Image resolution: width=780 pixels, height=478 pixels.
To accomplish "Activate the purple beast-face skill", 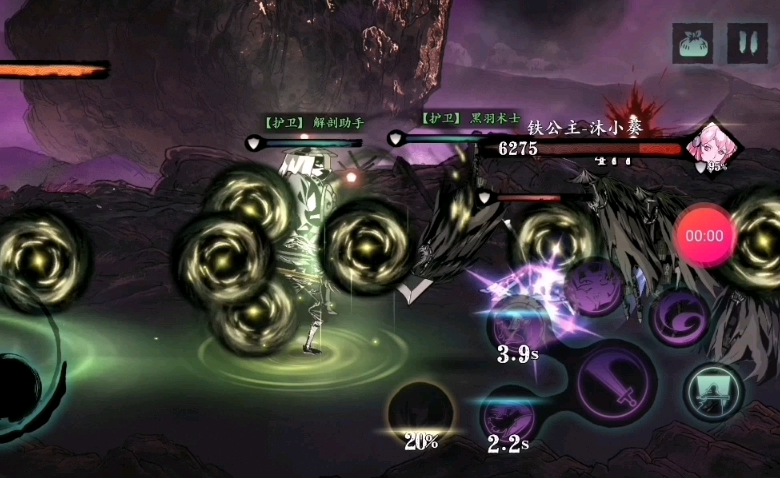I will click(594, 288).
